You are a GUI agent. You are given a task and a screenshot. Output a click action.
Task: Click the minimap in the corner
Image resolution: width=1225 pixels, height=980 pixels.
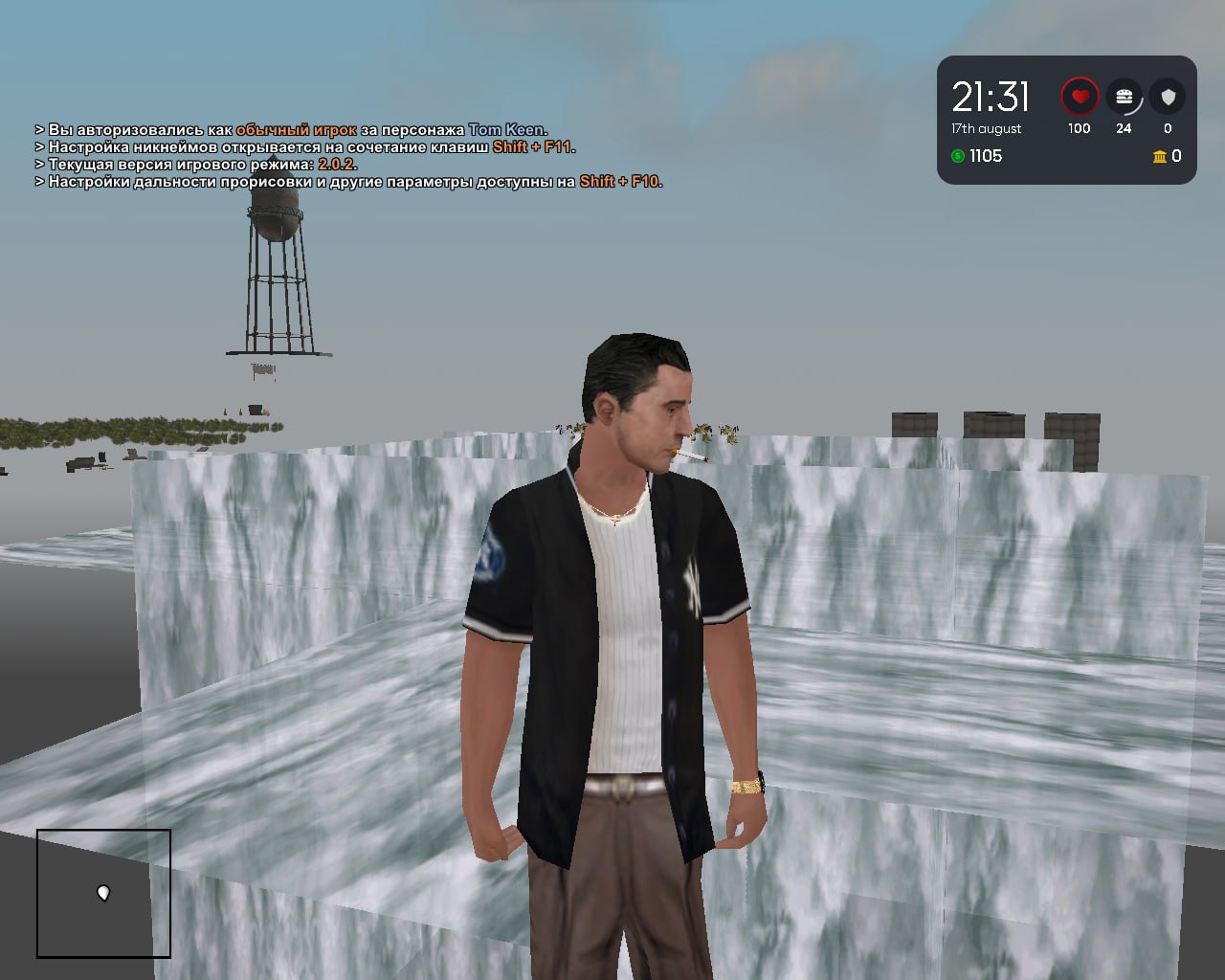pyautogui.click(x=103, y=893)
